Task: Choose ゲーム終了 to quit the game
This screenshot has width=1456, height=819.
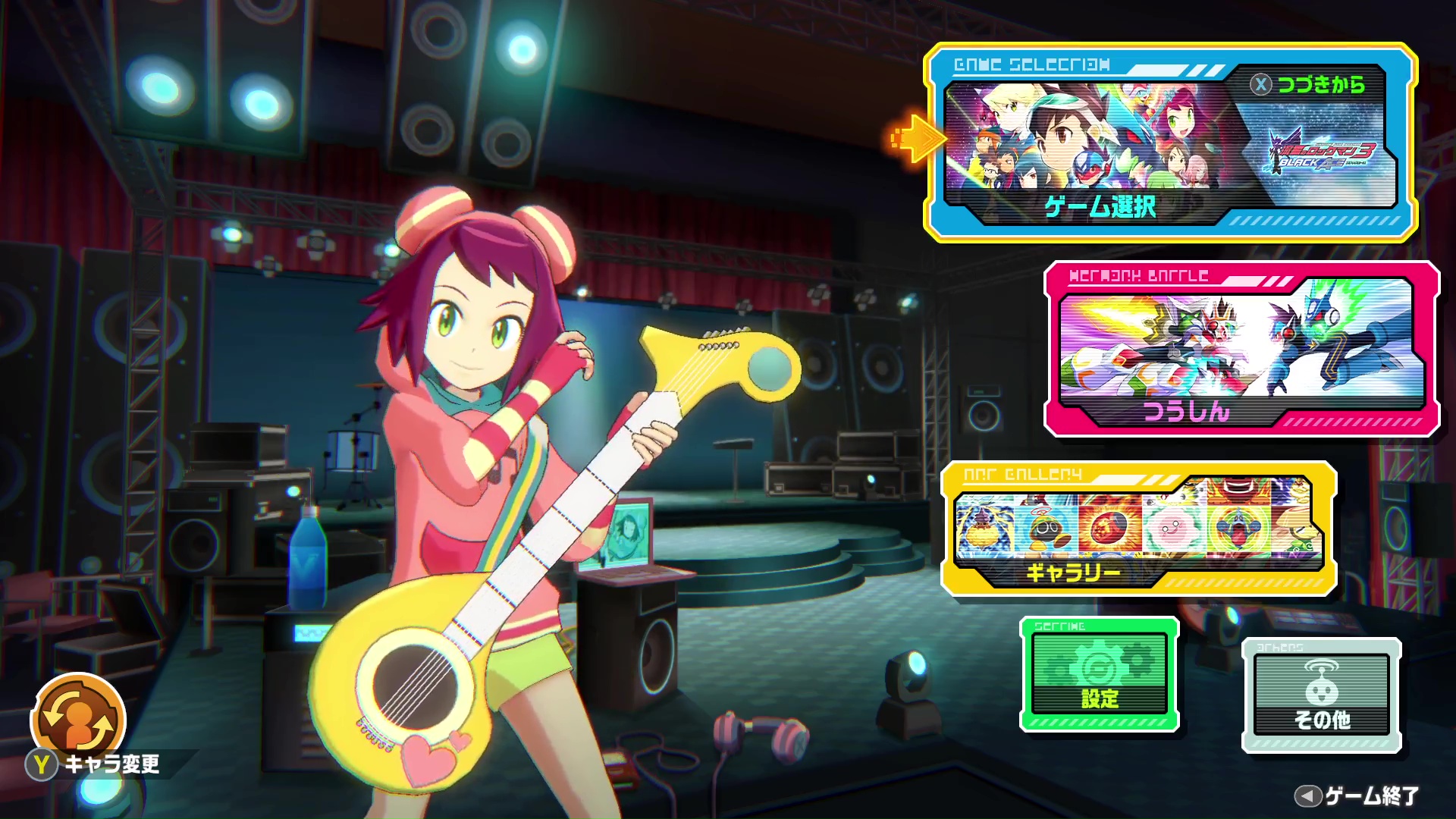Action: click(x=1357, y=795)
